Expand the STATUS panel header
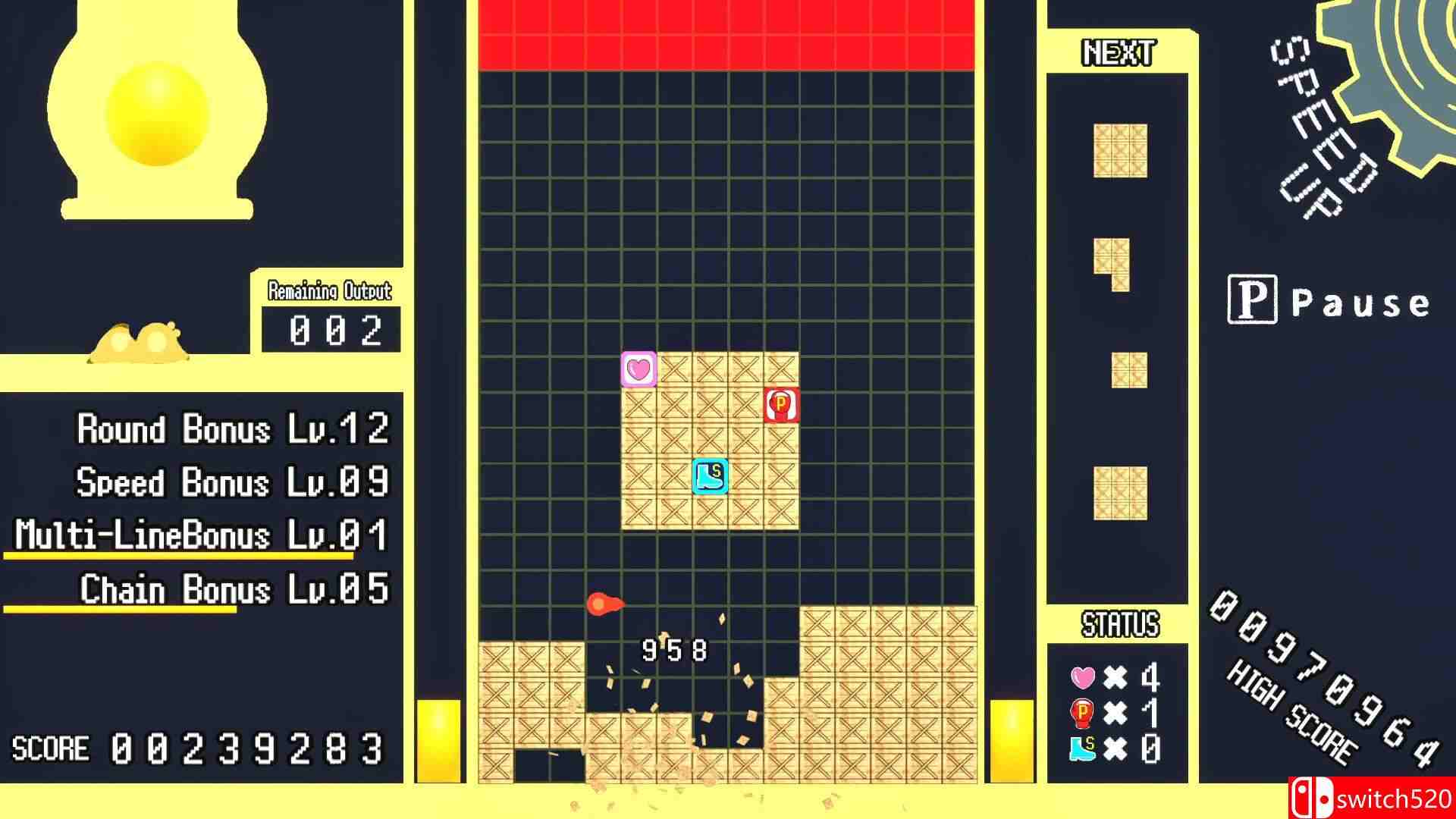This screenshot has width=1456, height=819. (1120, 623)
